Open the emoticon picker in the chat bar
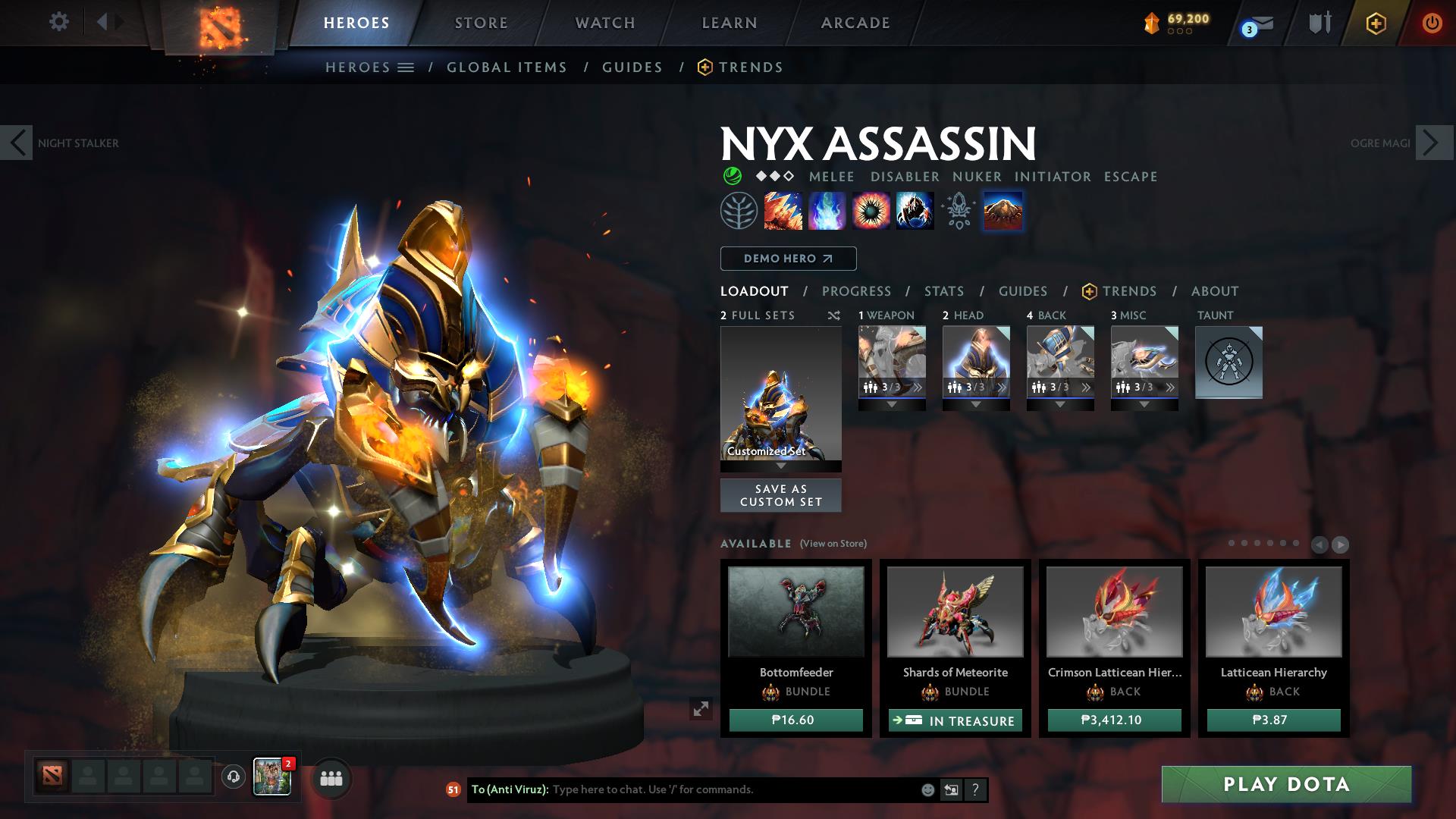Viewport: 1456px width, 819px height. 927,789
